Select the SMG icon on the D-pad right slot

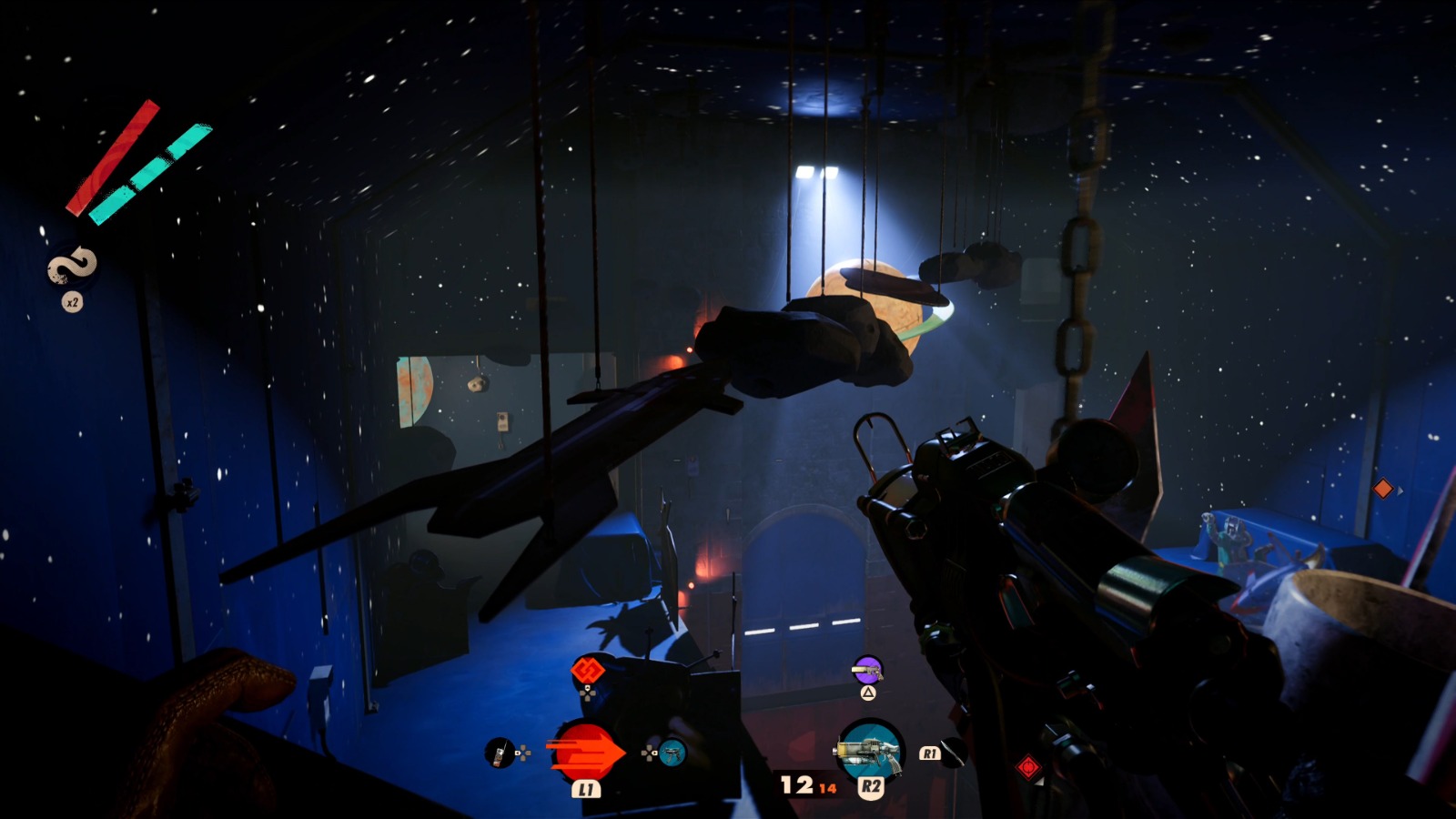(x=672, y=753)
